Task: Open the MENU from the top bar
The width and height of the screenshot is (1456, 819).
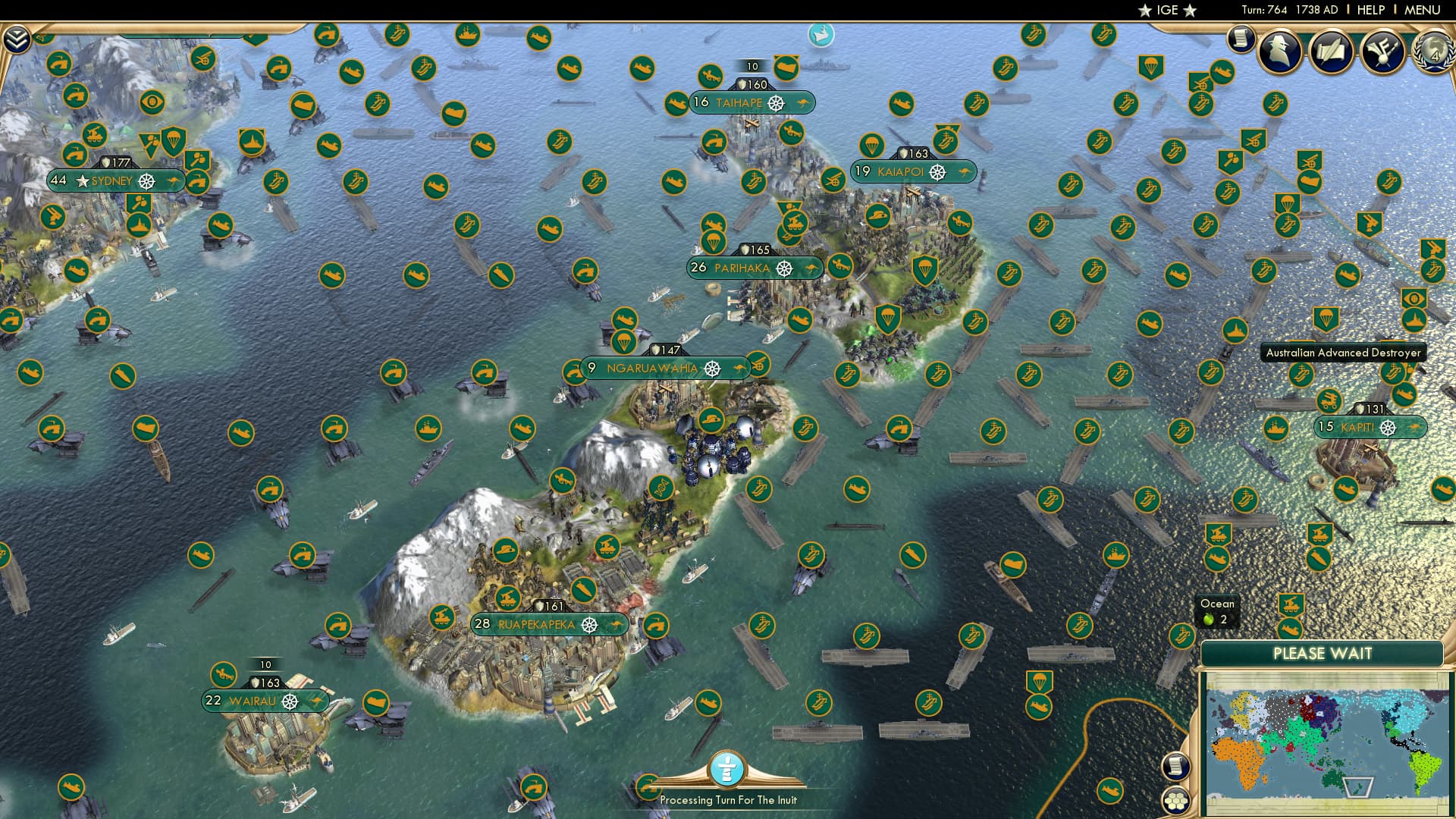Action: [1424, 10]
